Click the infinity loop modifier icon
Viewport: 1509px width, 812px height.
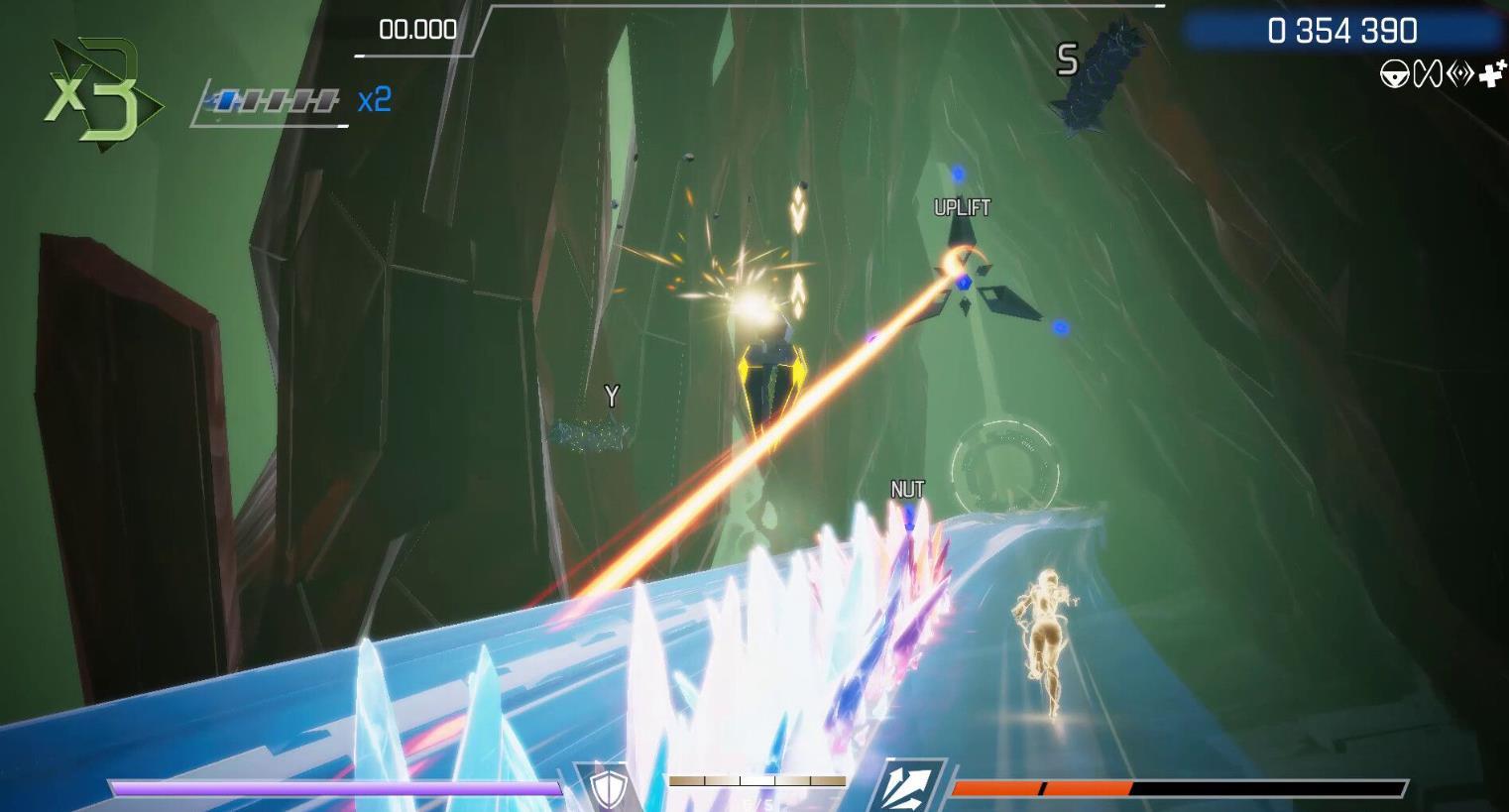(x=1427, y=74)
